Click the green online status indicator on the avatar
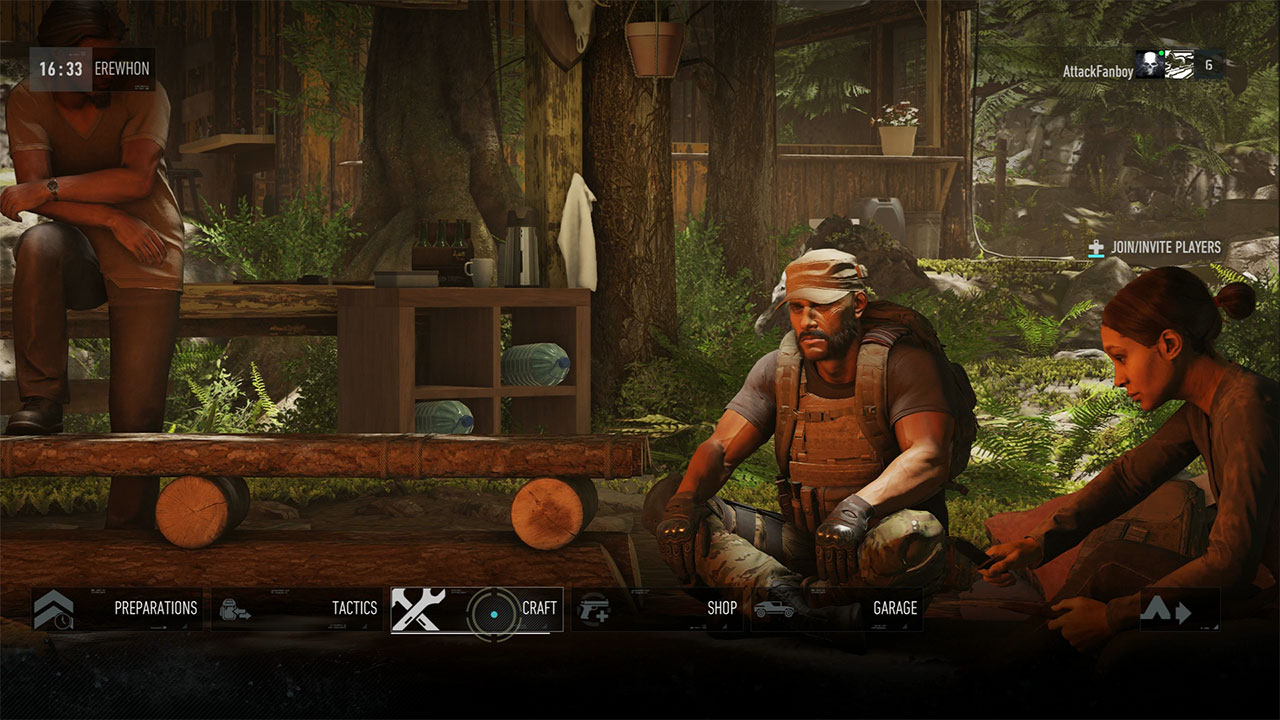The height and width of the screenshot is (720, 1280). coord(1161,53)
